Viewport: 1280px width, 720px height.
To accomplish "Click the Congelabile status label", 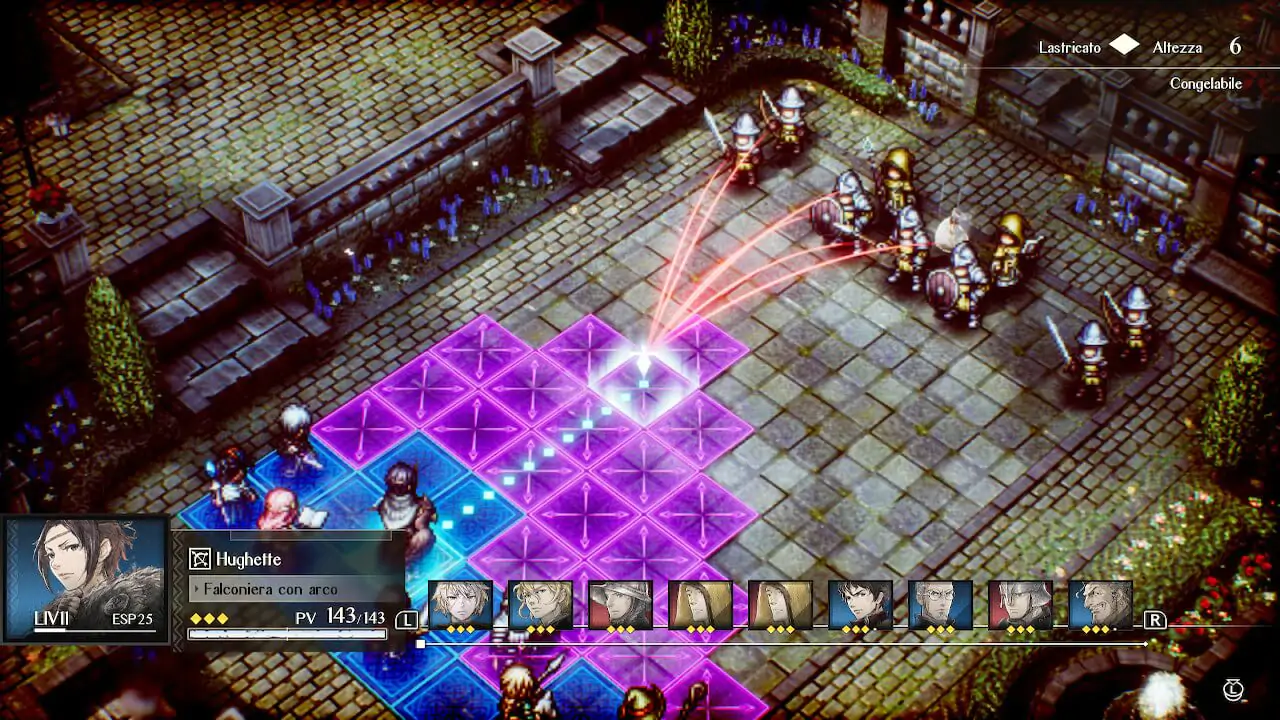I will point(1205,84).
